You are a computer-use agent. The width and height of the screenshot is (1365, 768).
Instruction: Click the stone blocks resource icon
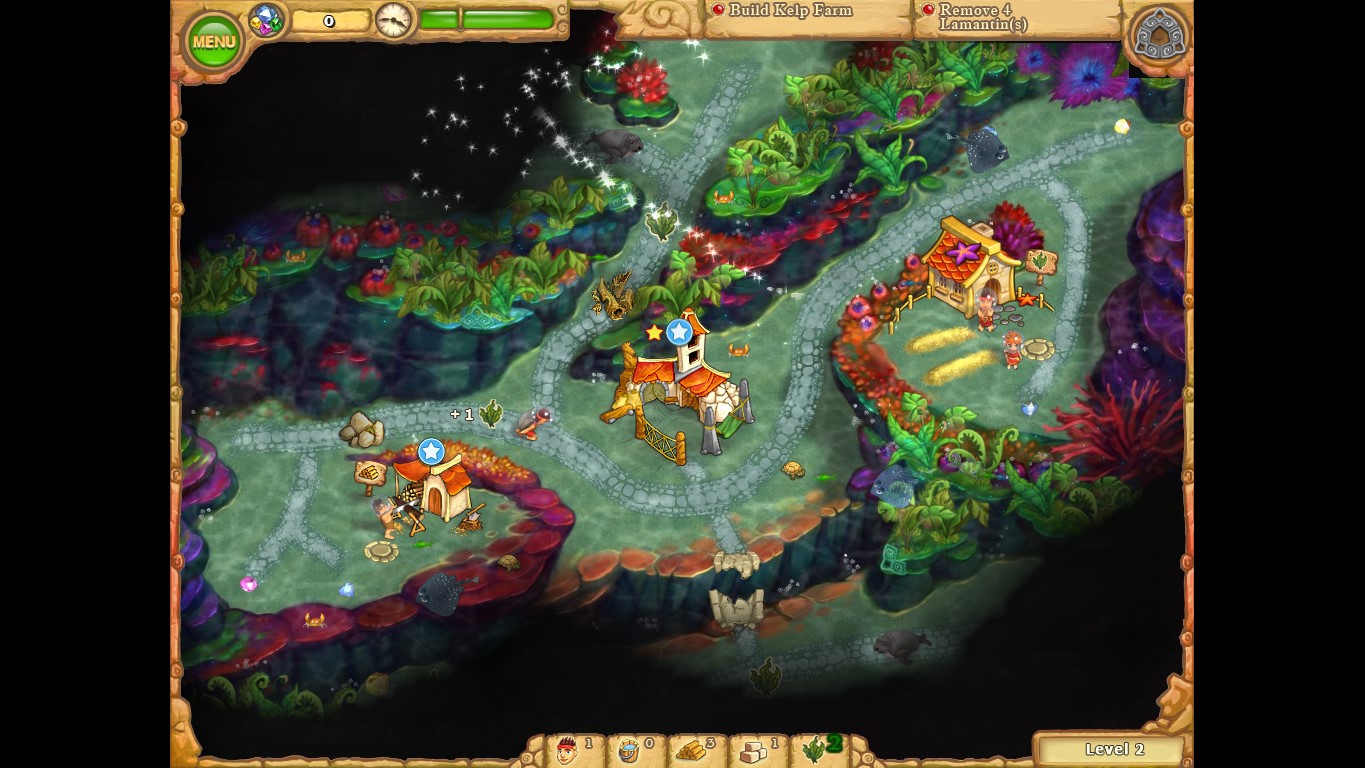point(753,750)
